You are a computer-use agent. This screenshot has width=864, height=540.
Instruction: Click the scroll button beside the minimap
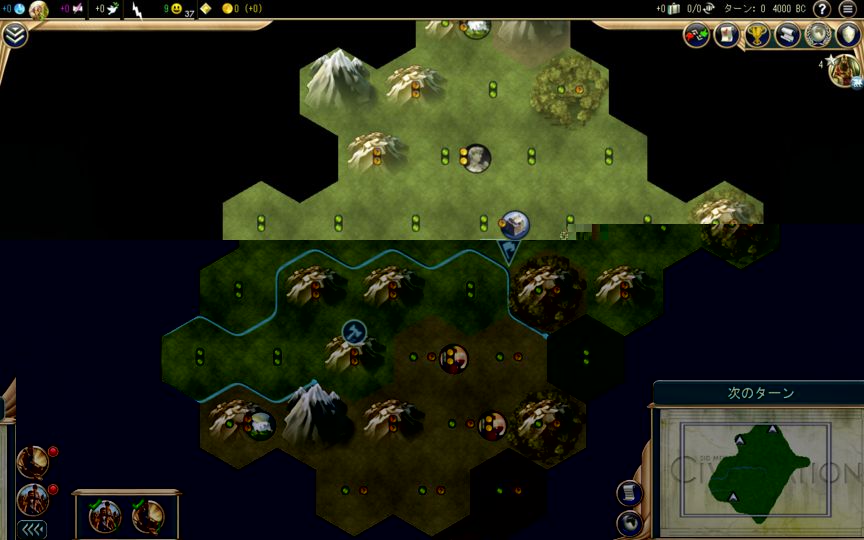coord(631,492)
